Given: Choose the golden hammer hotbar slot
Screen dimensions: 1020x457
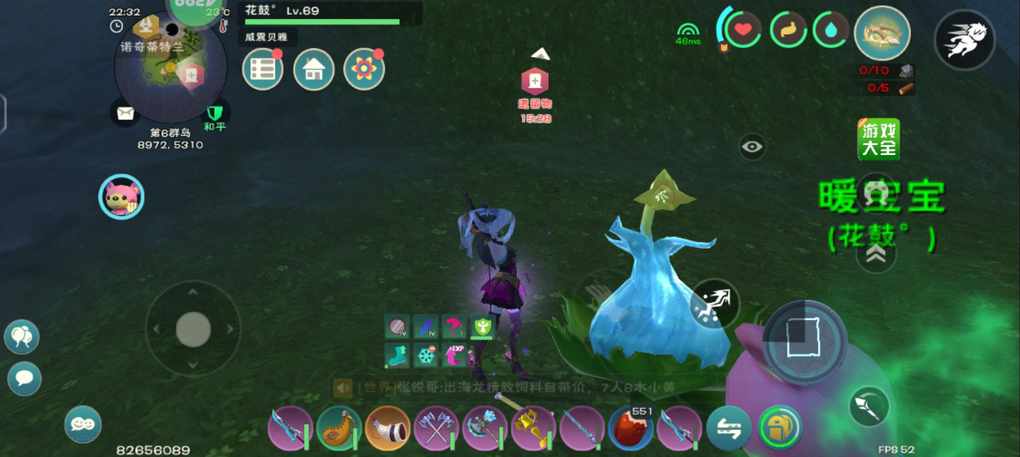Looking at the screenshot, I should (x=533, y=428).
